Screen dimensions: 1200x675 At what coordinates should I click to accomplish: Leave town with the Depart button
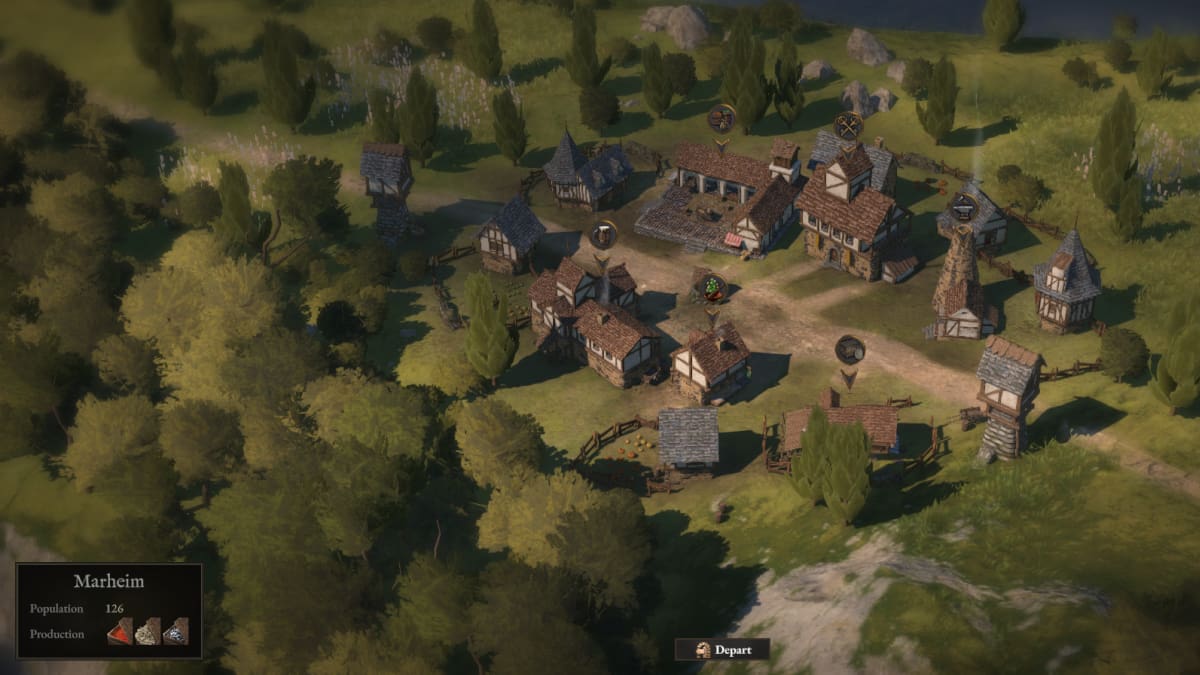(722, 649)
